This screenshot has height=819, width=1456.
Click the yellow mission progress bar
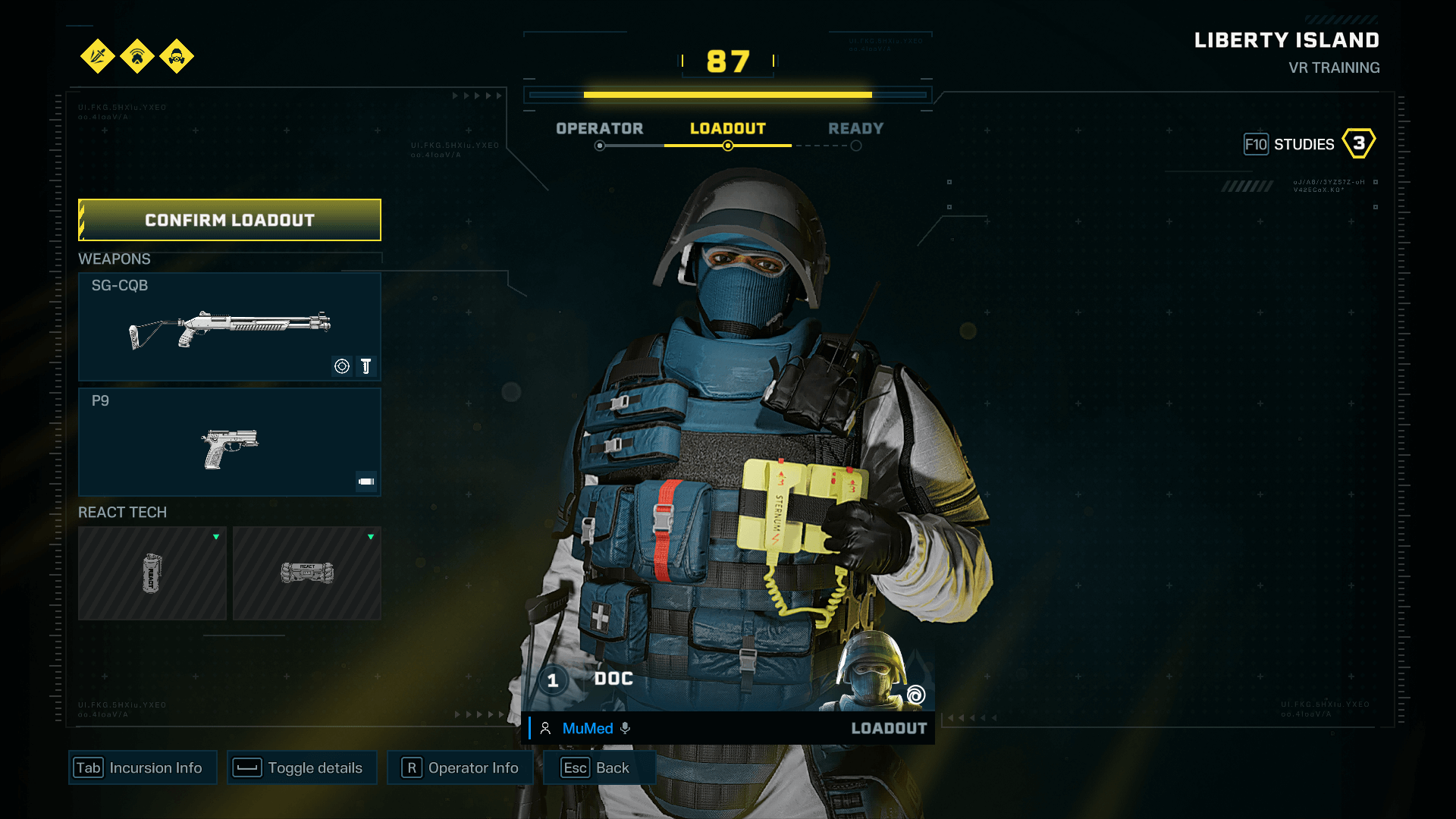click(x=726, y=94)
